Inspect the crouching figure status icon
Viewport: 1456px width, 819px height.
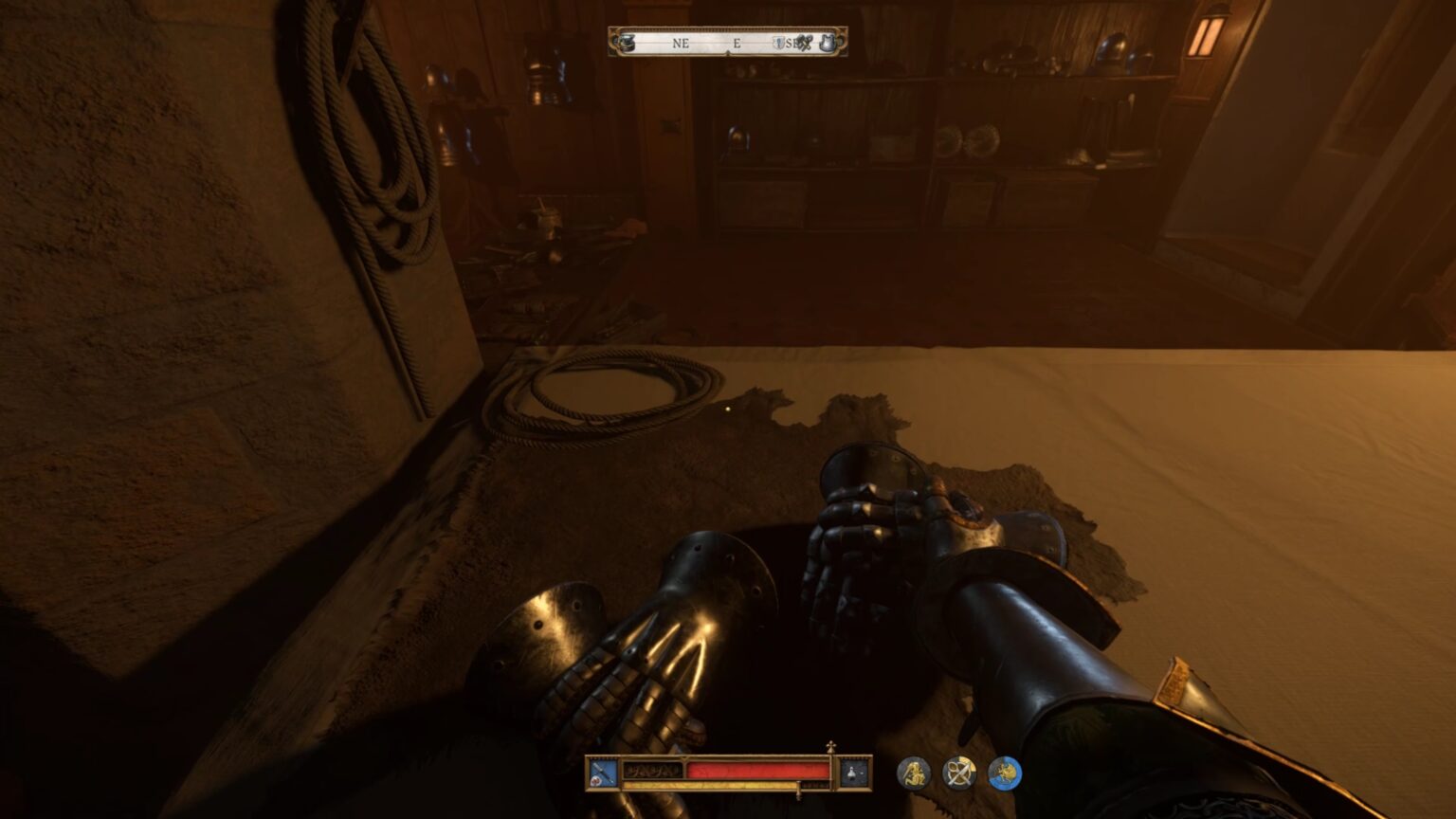[x=913, y=773]
